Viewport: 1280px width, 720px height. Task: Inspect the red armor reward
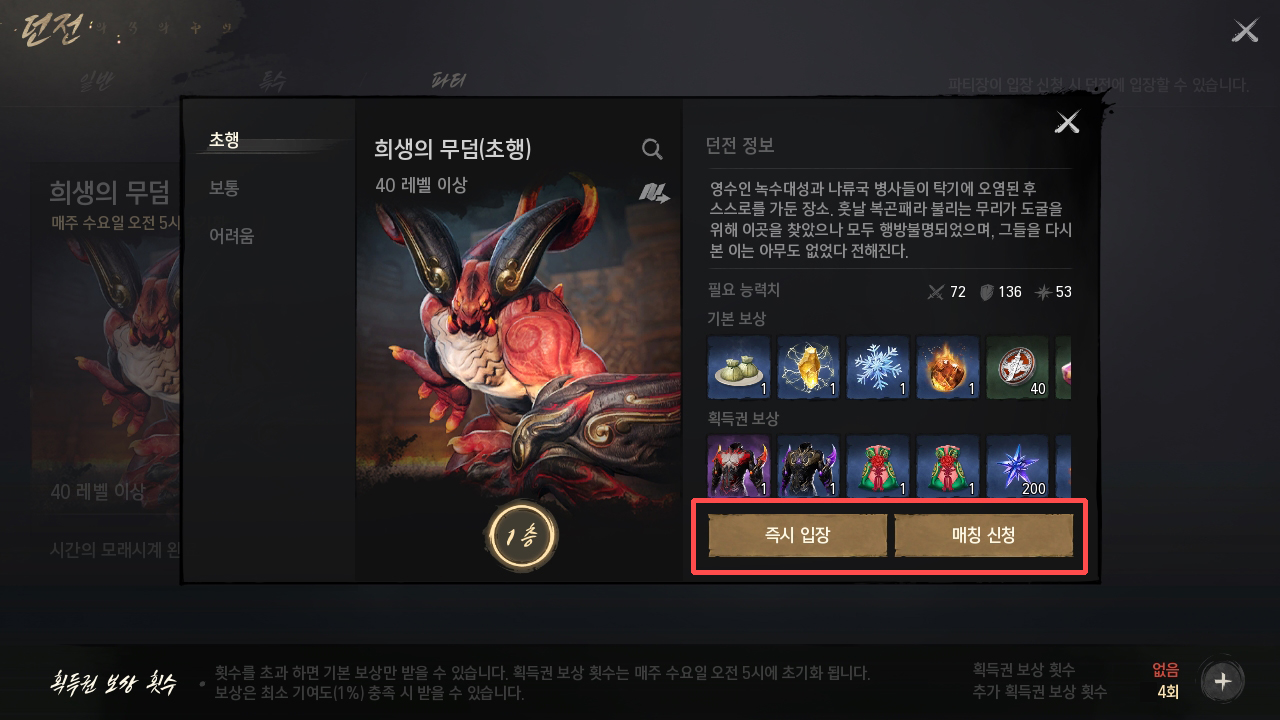point(738,466)
